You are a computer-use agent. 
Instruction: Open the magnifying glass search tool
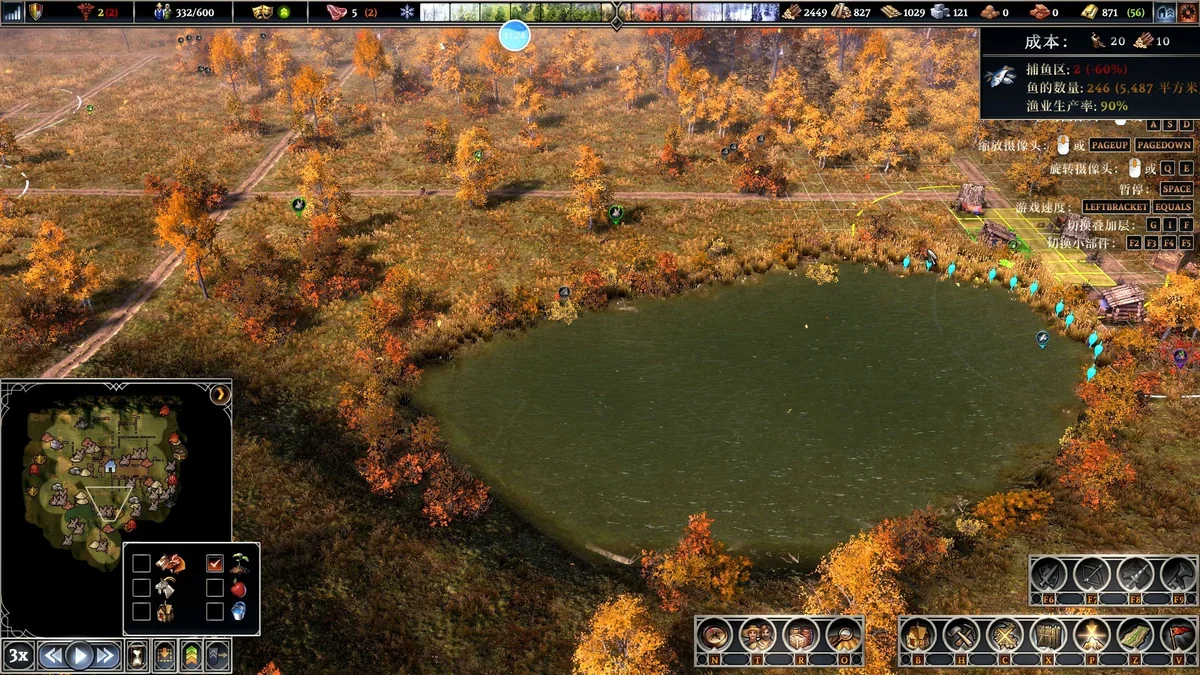(845, 634)
